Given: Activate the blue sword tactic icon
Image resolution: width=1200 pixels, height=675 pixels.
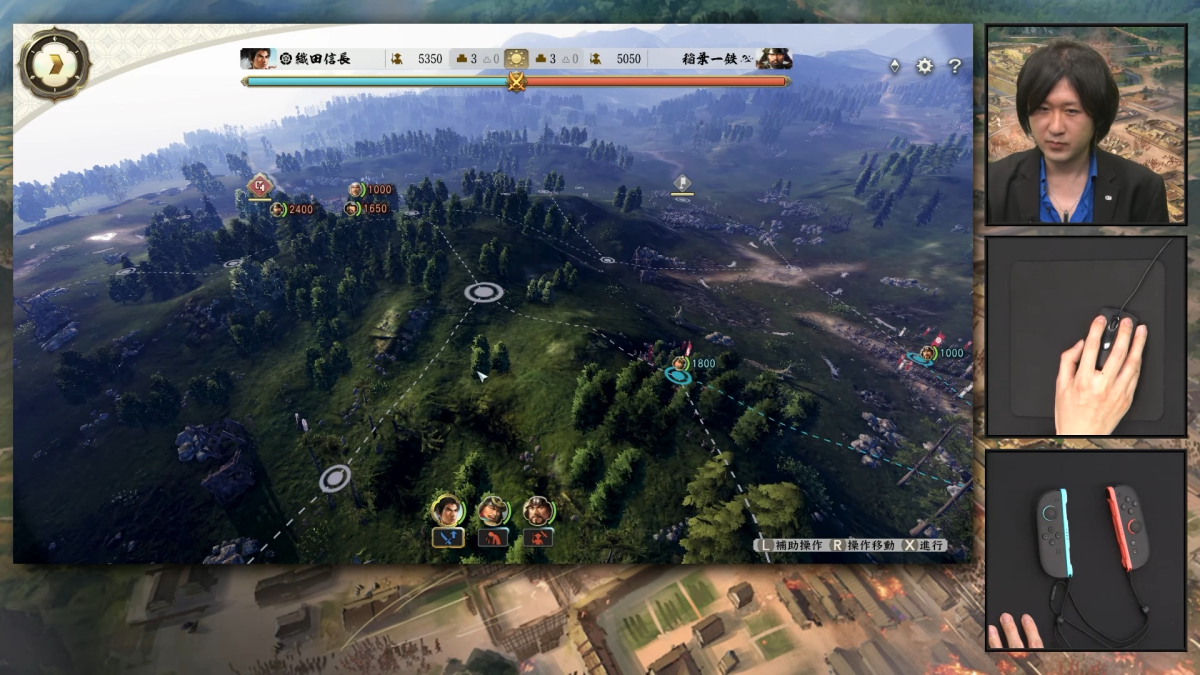Looking at the screenshot, I should (447, 538).
